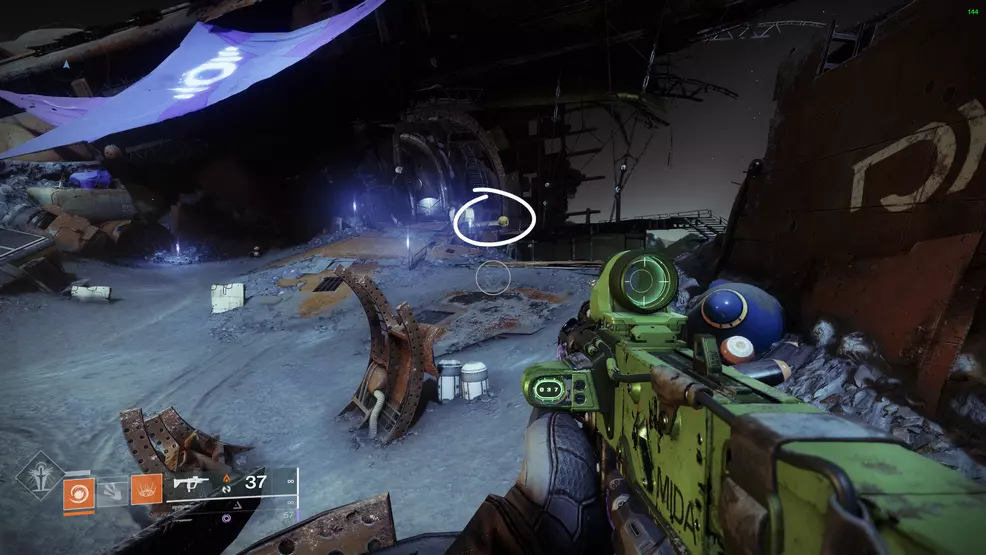Select the equipped submachine gun weapon icon
Viewport: 986px width, 555px height.
pyautogui.click(x=190, y=483)
